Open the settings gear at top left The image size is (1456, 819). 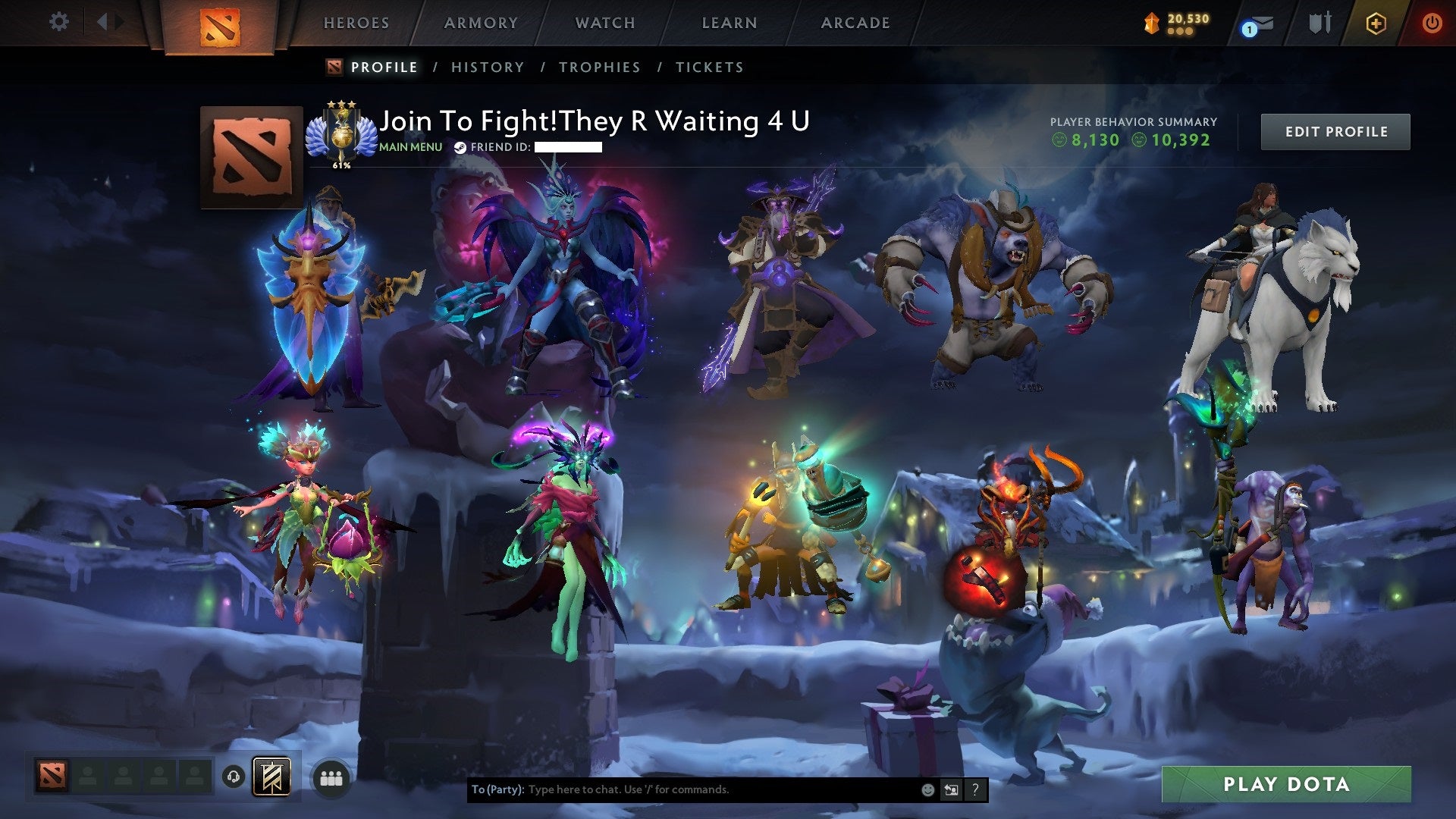coord(59,21)
